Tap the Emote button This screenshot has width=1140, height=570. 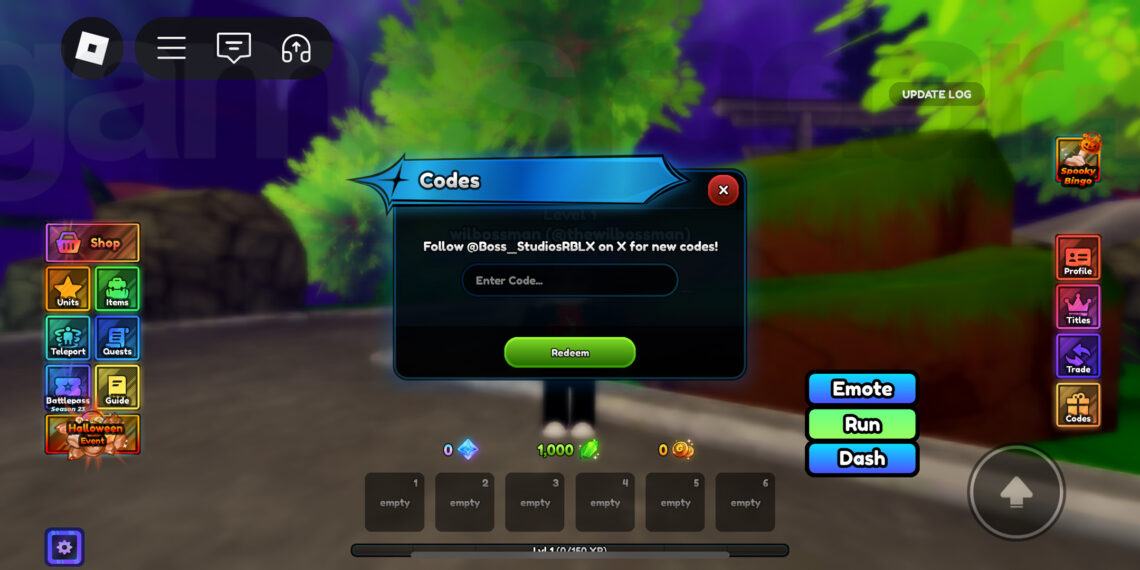tap(862, 389)
